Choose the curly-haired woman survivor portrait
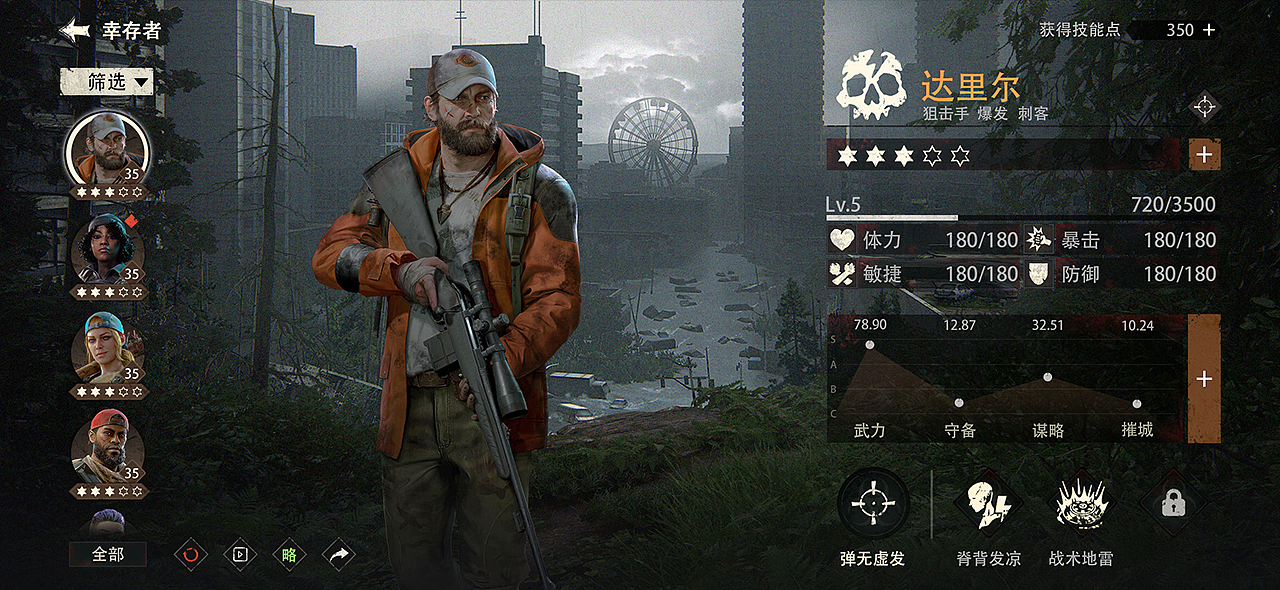This screenshot has width=1280, height=590. coord(107,250)
